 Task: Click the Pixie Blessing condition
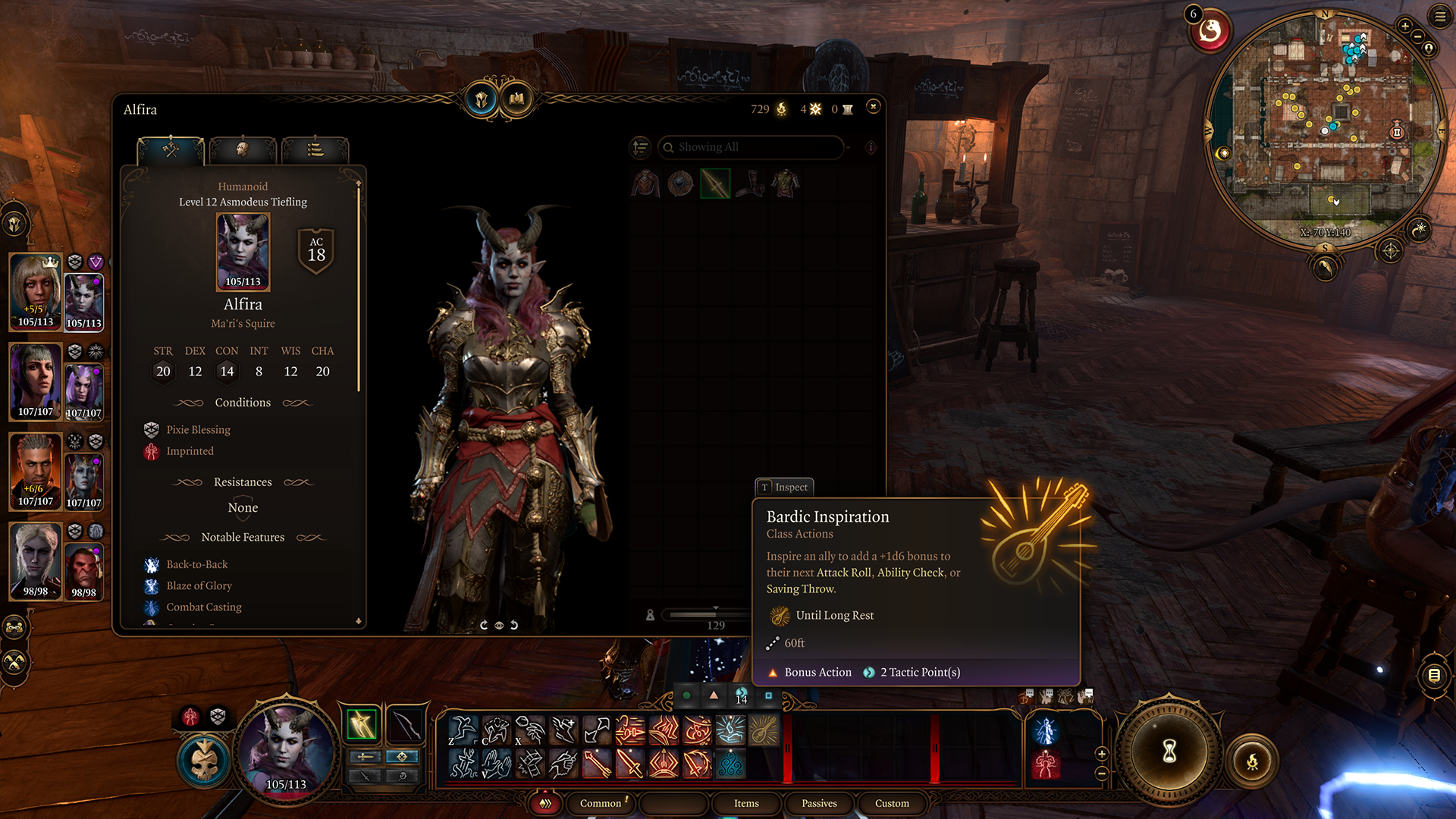[198, 430]
